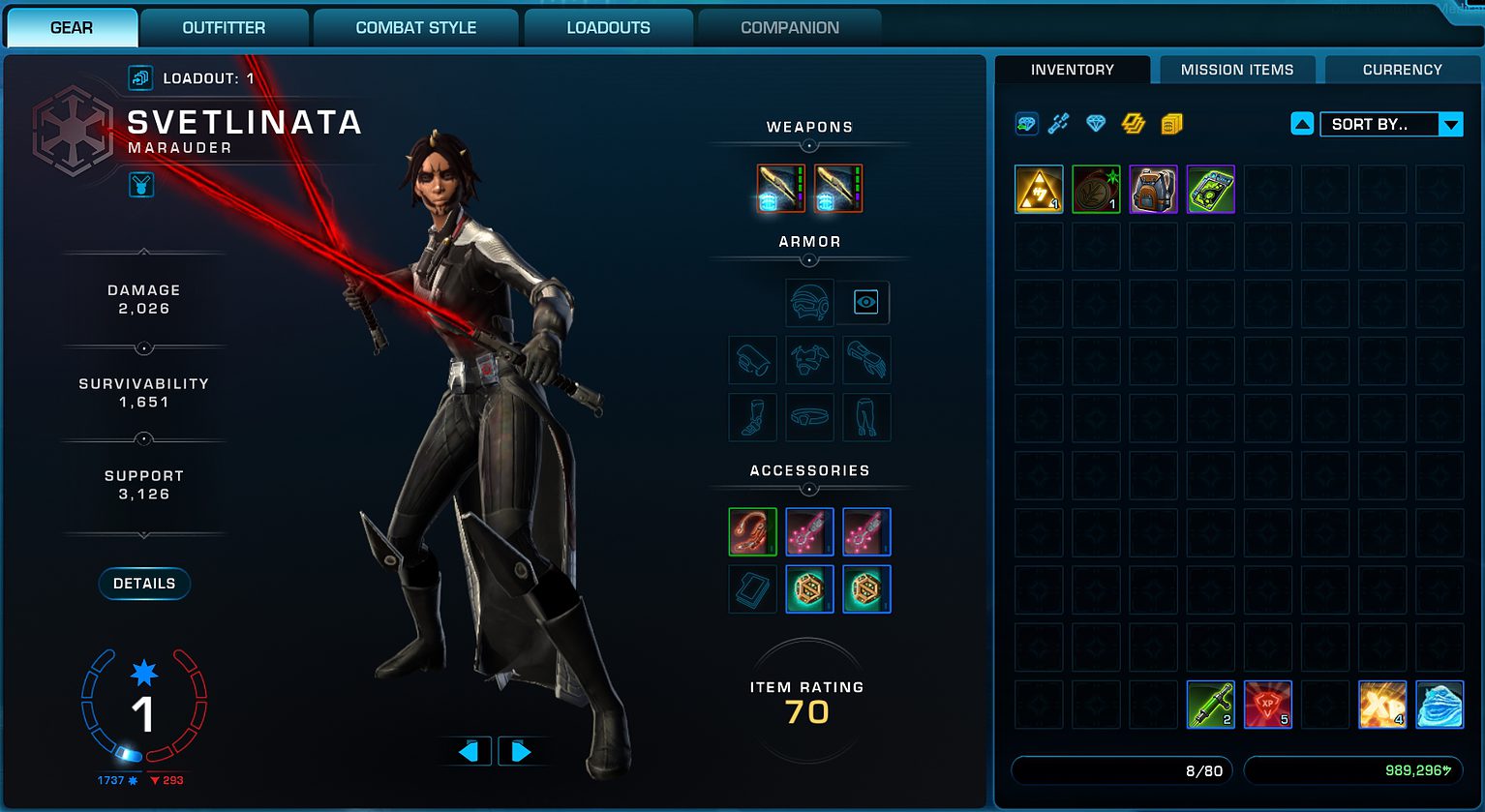The width and height of the screenshot is (1485, 812).
Task: Expand inventory options with the up arrow button
Action: (x=1302, y=124)
